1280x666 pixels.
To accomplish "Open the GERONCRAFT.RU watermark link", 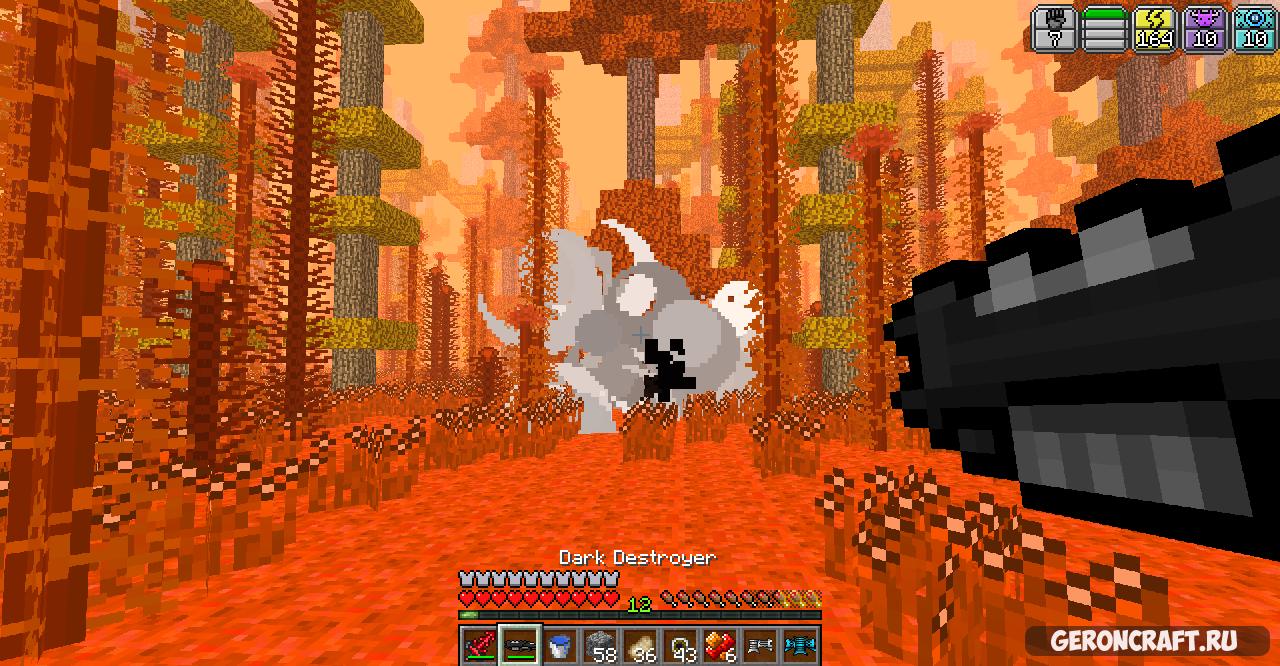I will pos(1144,640).
